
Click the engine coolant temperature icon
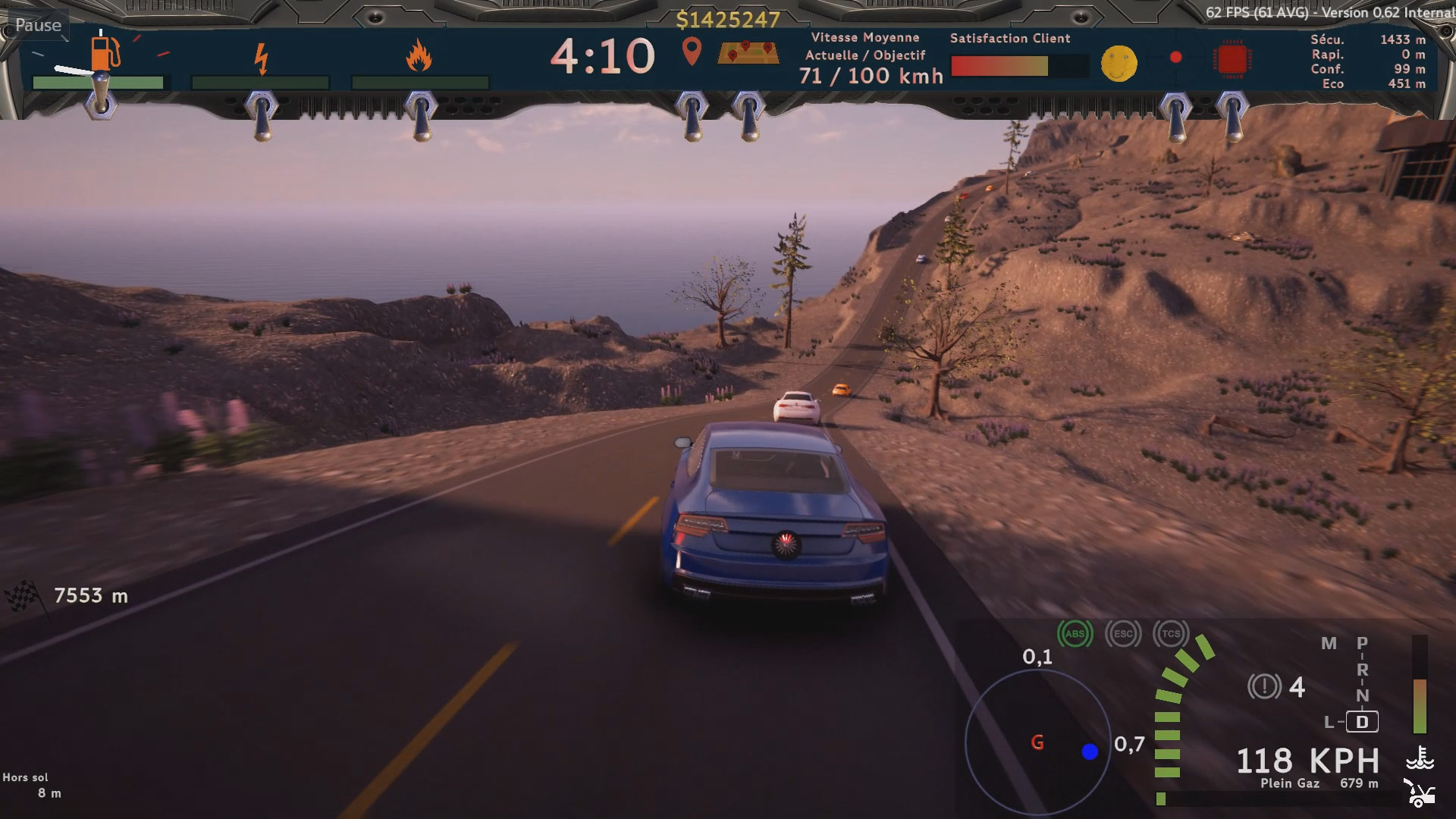tap(1420, 758)
